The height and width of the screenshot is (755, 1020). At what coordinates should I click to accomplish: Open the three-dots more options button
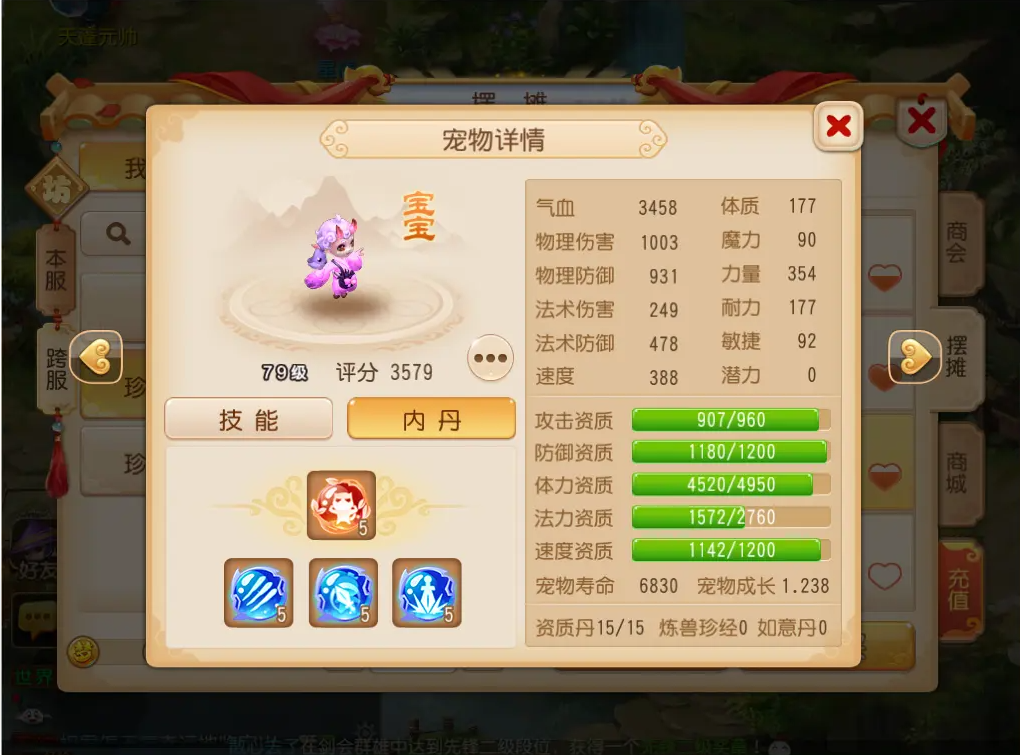490,358
